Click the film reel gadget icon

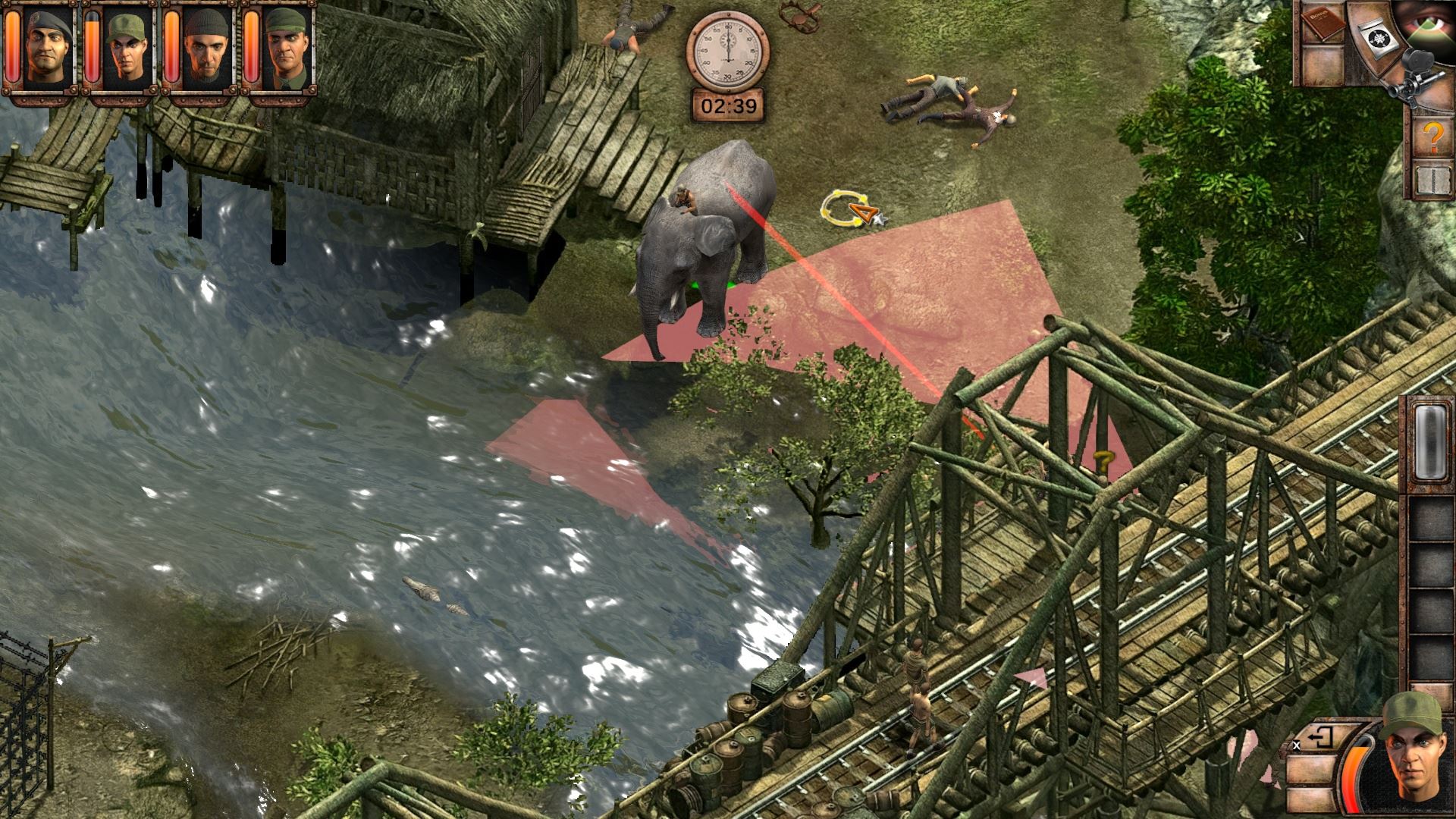point(1378,38)
